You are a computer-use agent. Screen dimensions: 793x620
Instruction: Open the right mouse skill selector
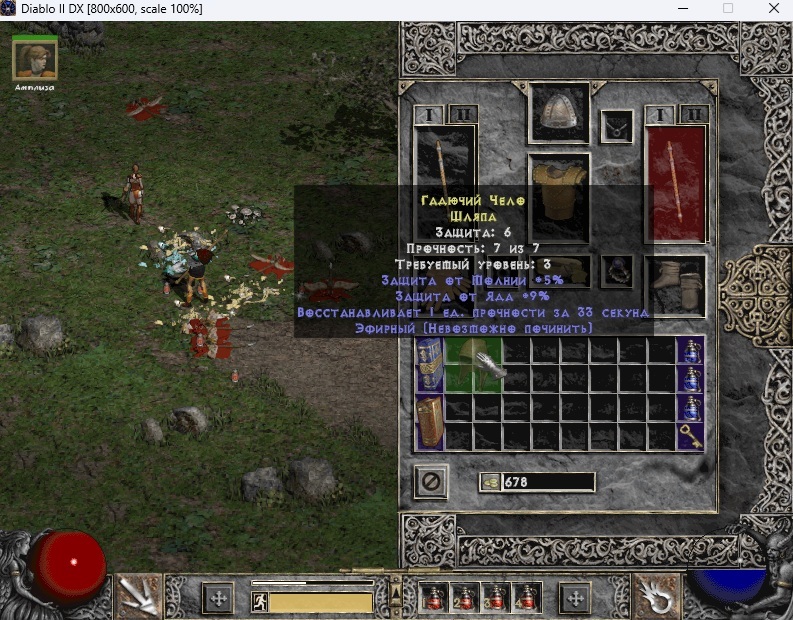pyautogui.click(x=657, y=598)
